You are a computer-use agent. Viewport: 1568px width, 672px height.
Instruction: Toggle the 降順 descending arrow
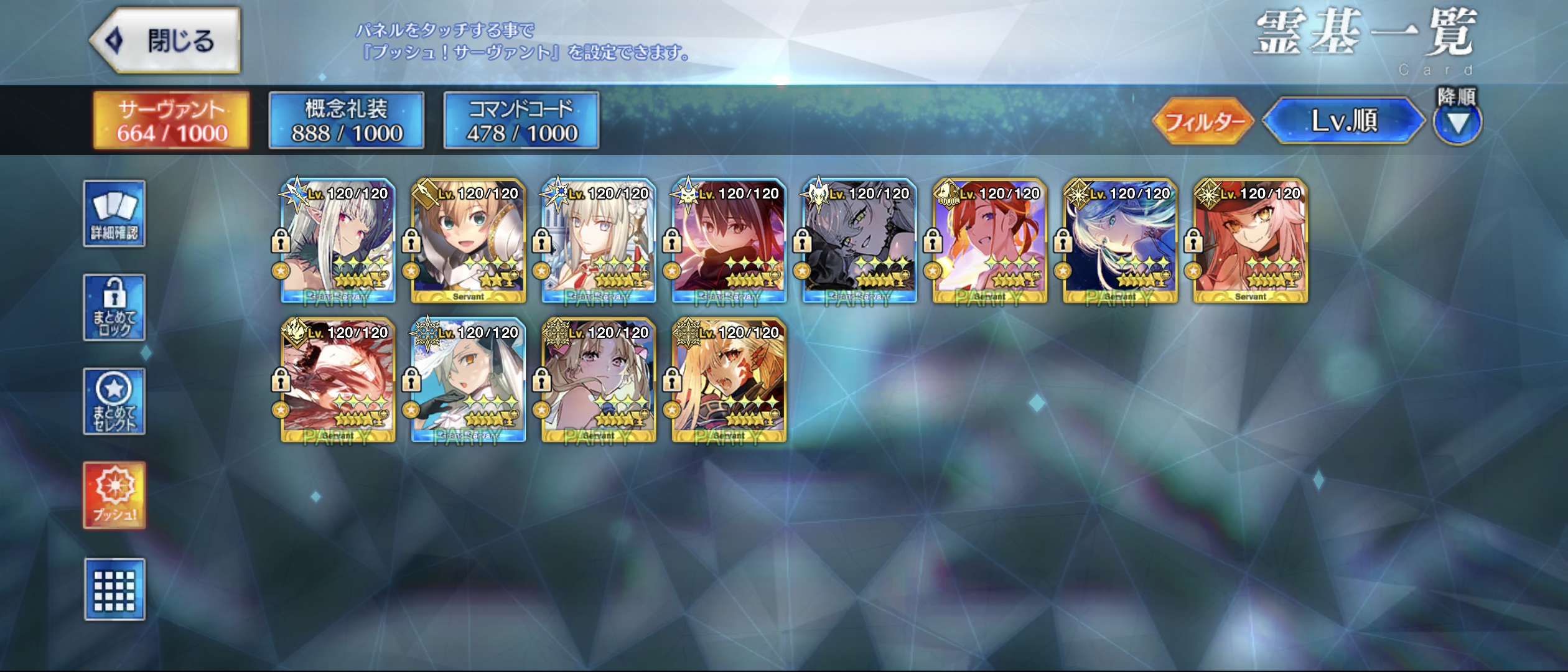pos(1457,122)
